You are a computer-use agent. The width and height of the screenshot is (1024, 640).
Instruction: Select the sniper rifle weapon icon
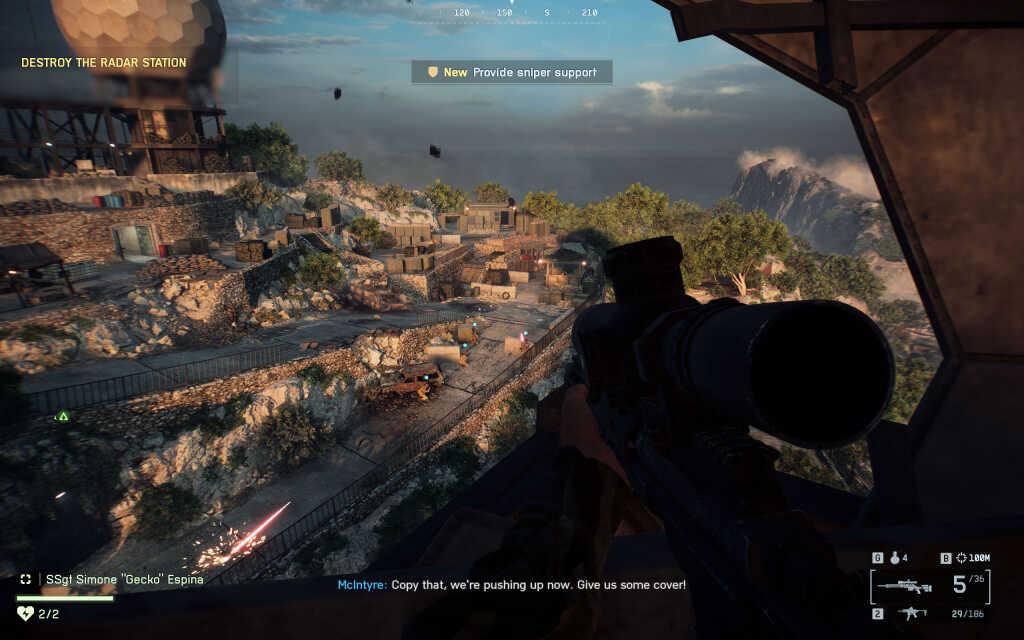pos(908,586)
